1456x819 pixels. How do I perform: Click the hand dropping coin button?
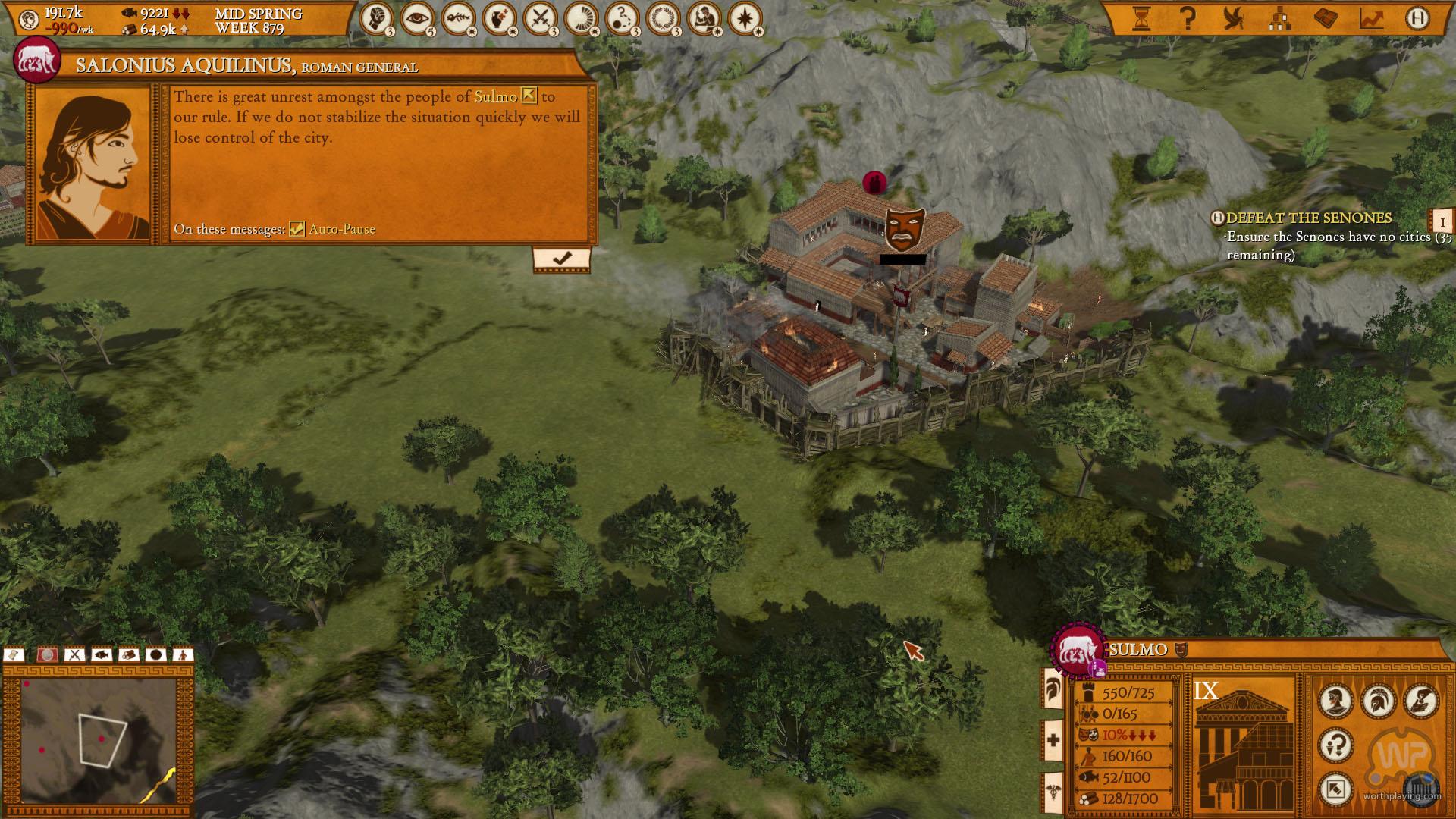(1420, 701)
